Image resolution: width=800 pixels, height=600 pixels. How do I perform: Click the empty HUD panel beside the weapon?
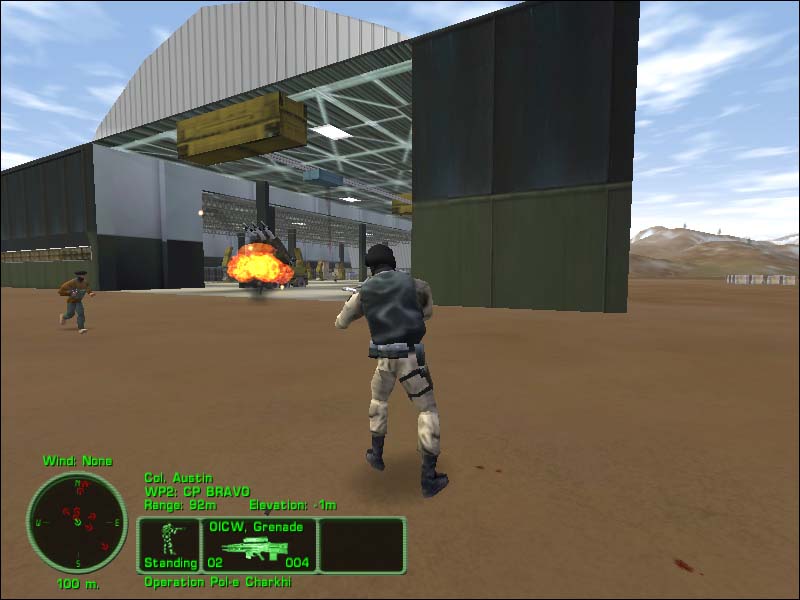[x=362, y=545]
